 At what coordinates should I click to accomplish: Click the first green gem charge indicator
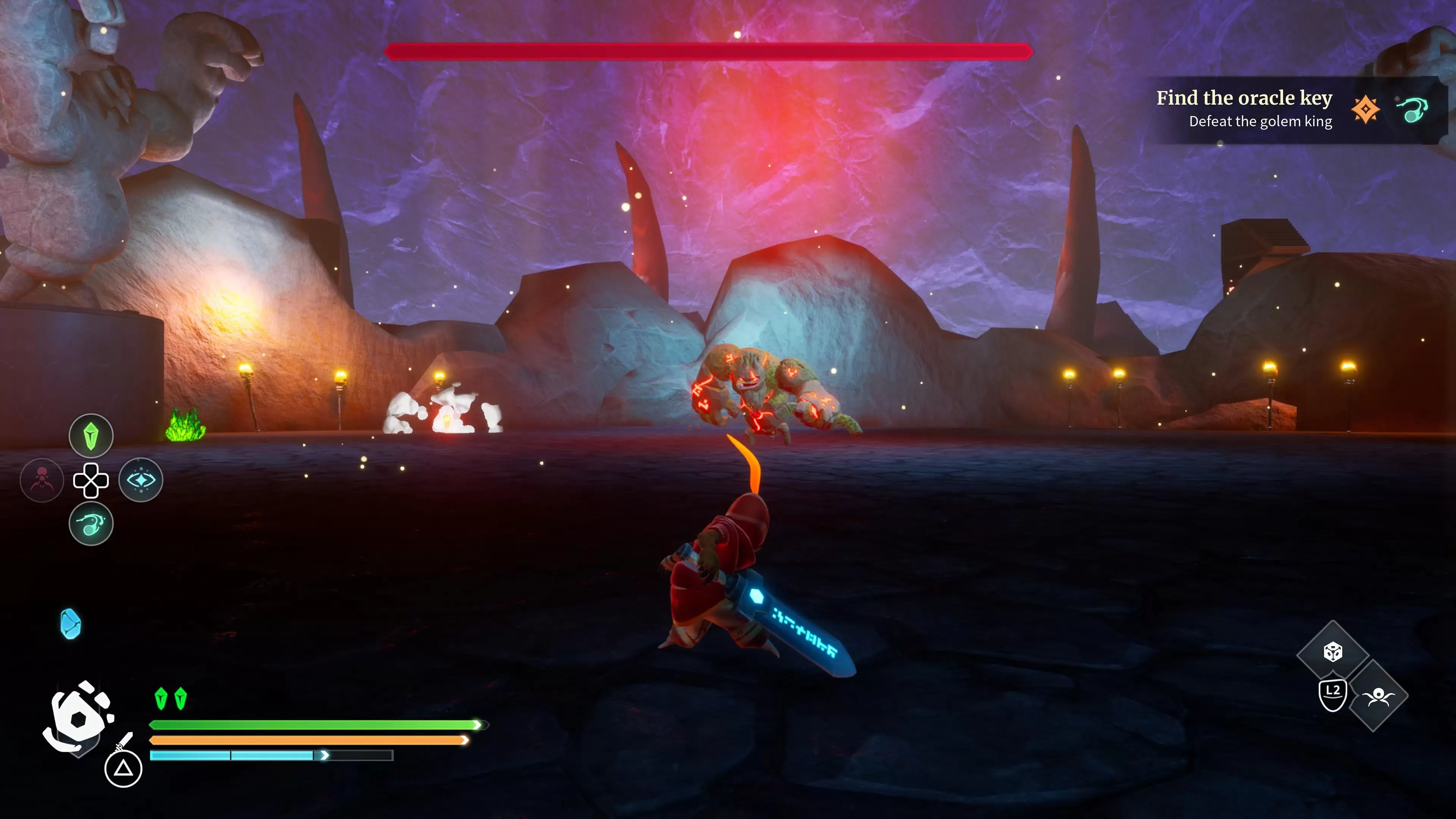coord(161,698)
